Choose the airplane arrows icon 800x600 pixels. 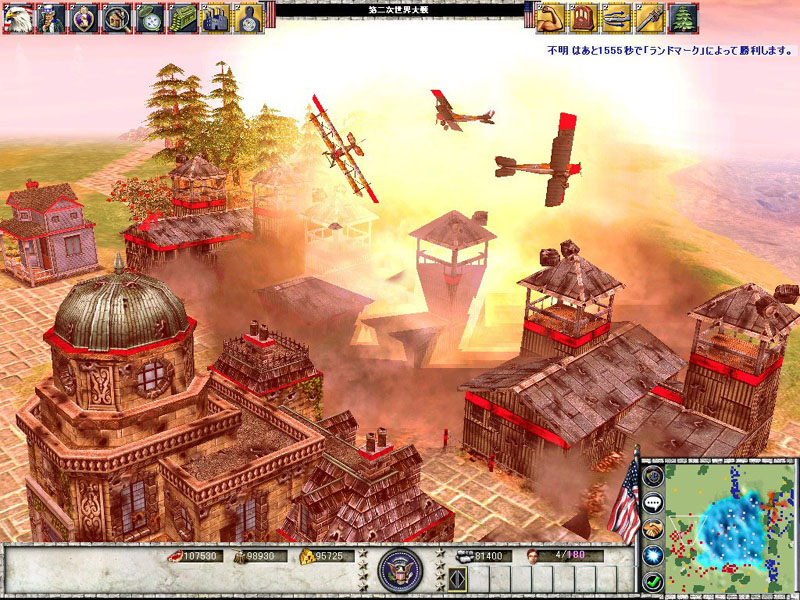[617, 16]
